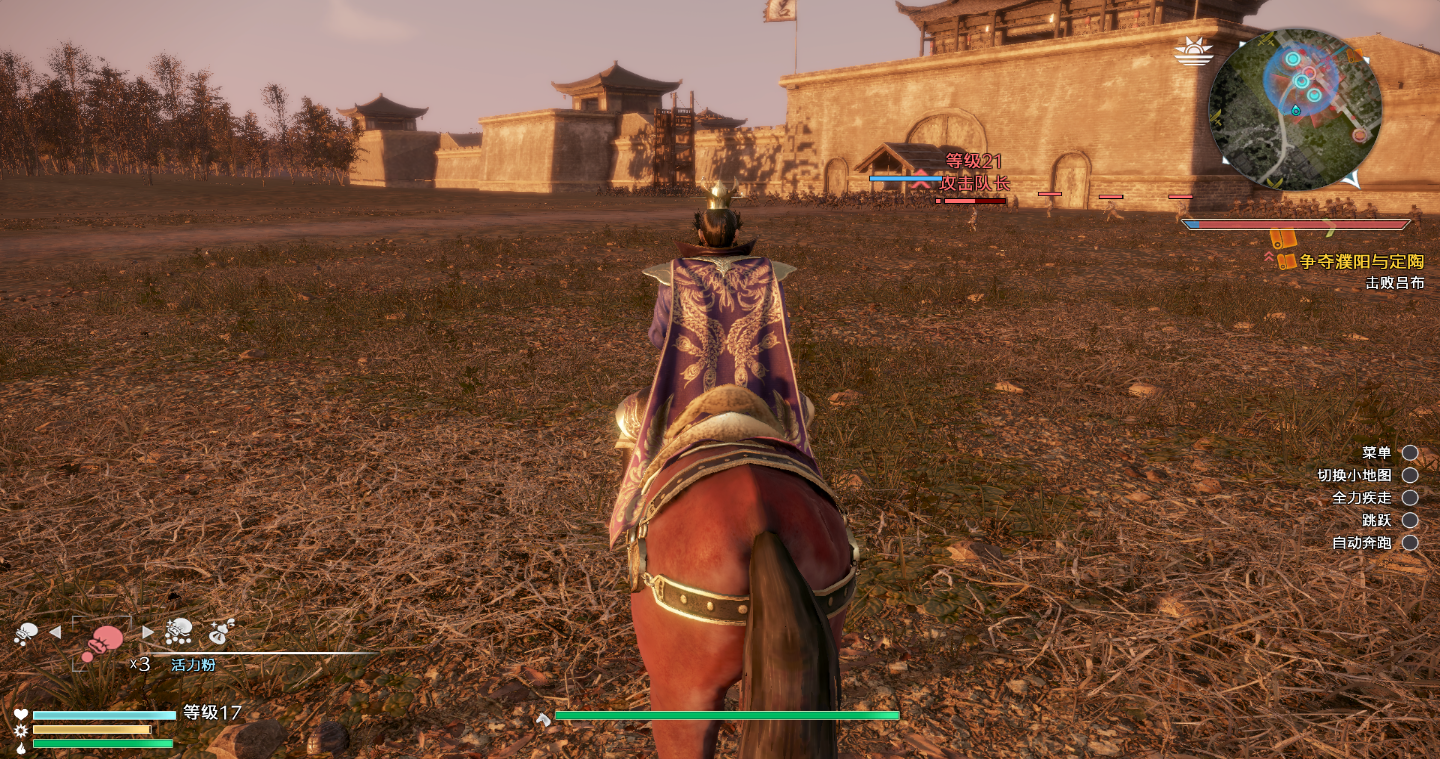This screenshot has width=1440, height=759.
Task: Choose the white sack item icon
Action: pyautogui.click(x=221, y=631)
